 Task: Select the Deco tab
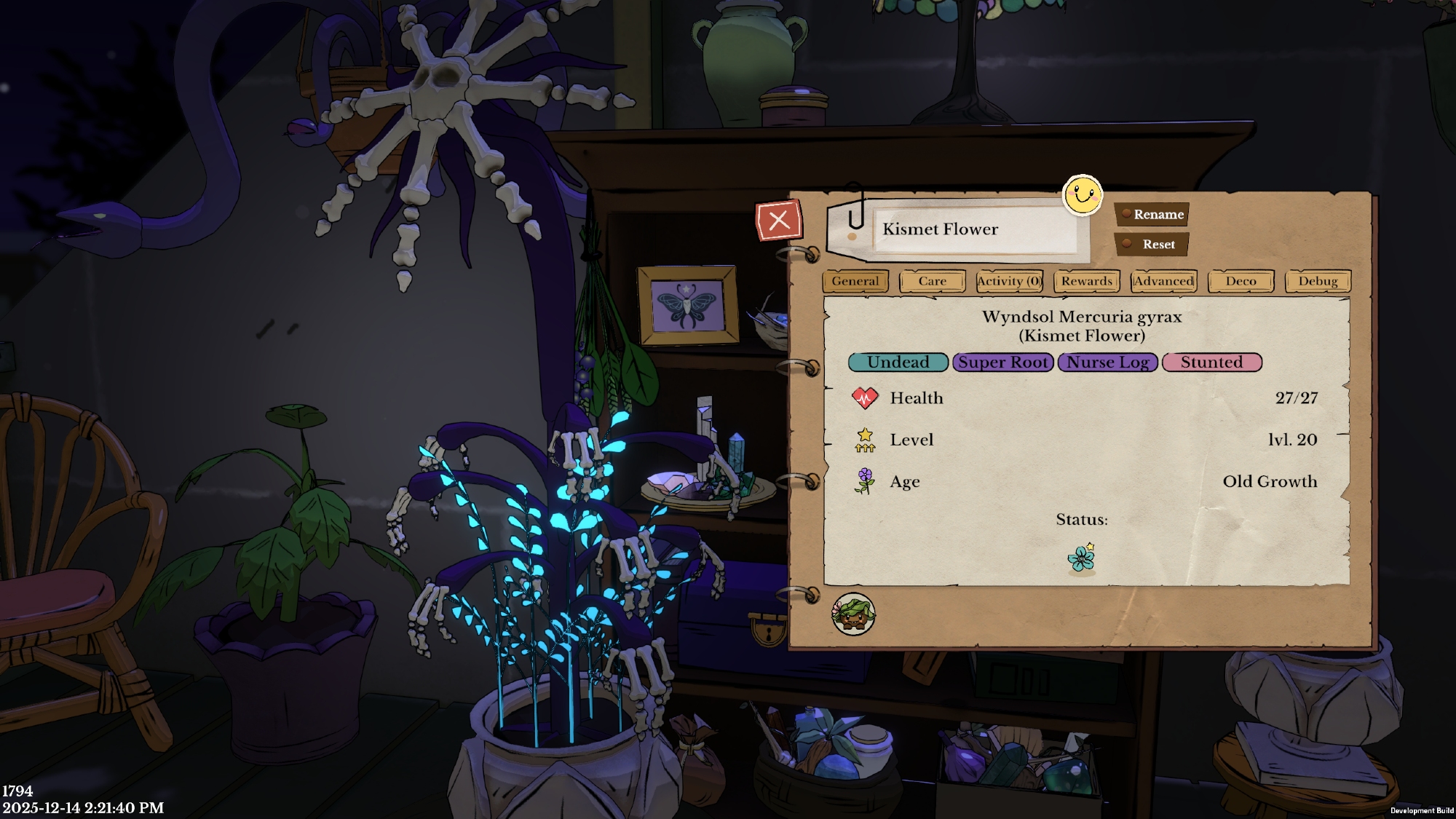point(1241,281)
